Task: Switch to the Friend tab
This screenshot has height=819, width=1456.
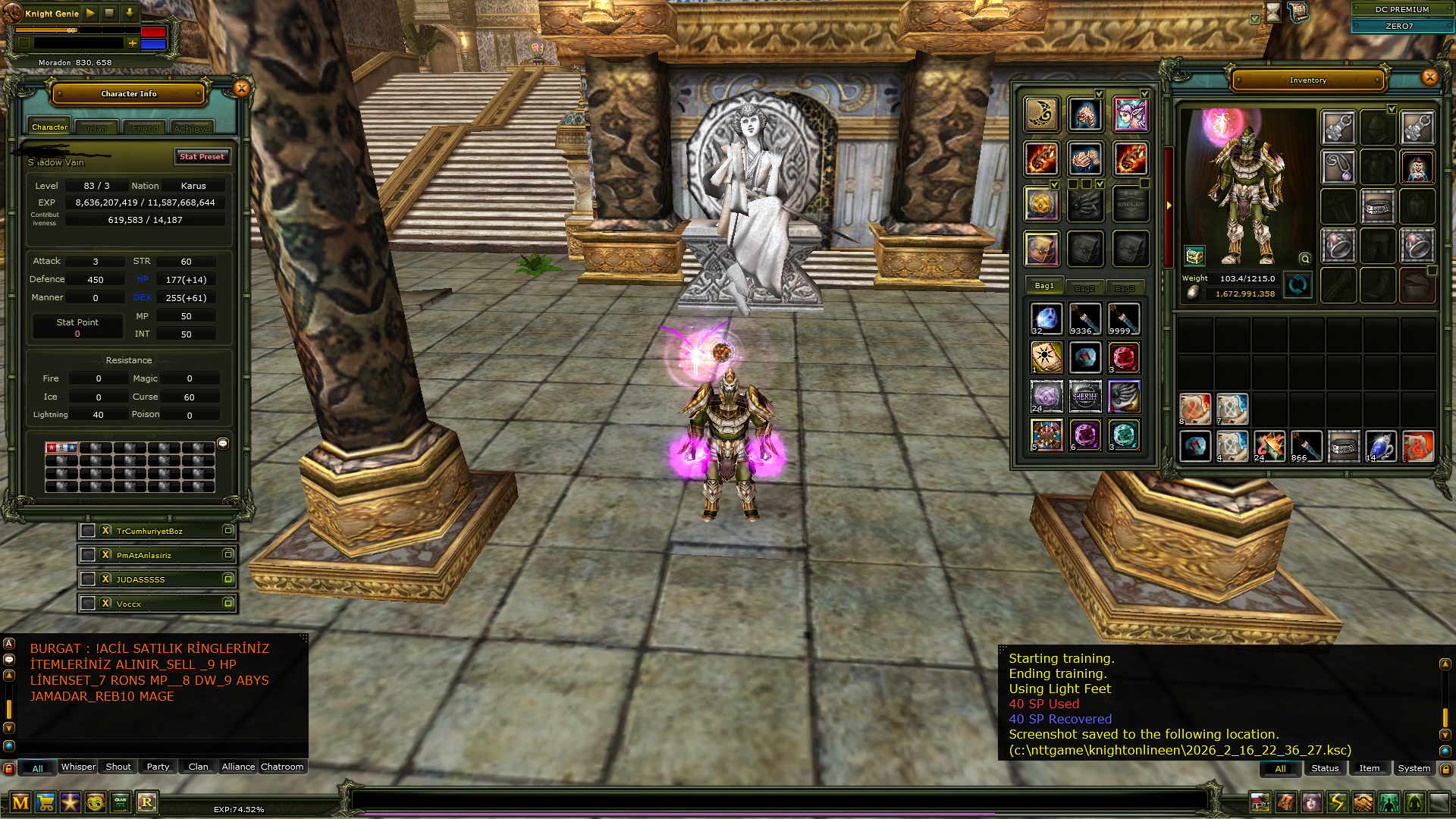Action: [145, 128]
